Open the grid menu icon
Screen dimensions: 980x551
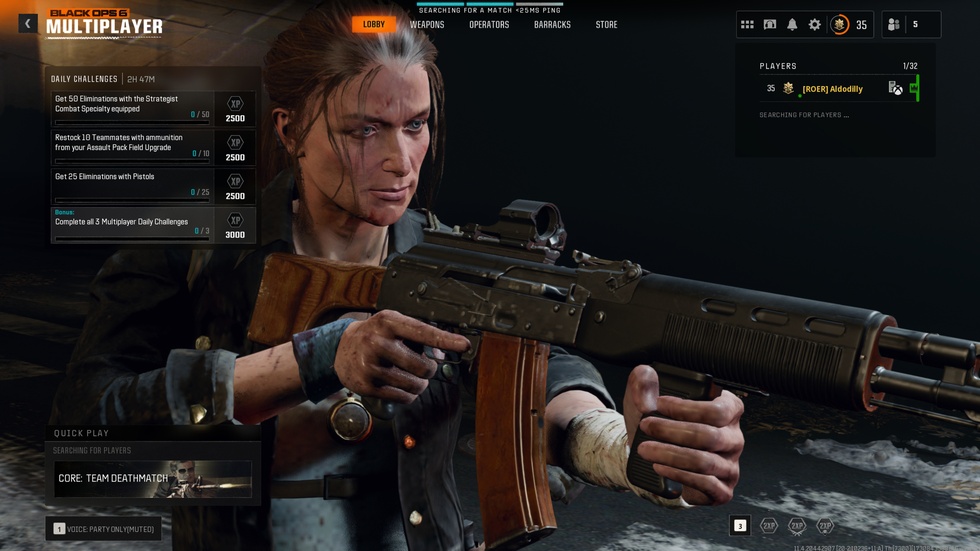pyautogui.click(x=747, y=24)
